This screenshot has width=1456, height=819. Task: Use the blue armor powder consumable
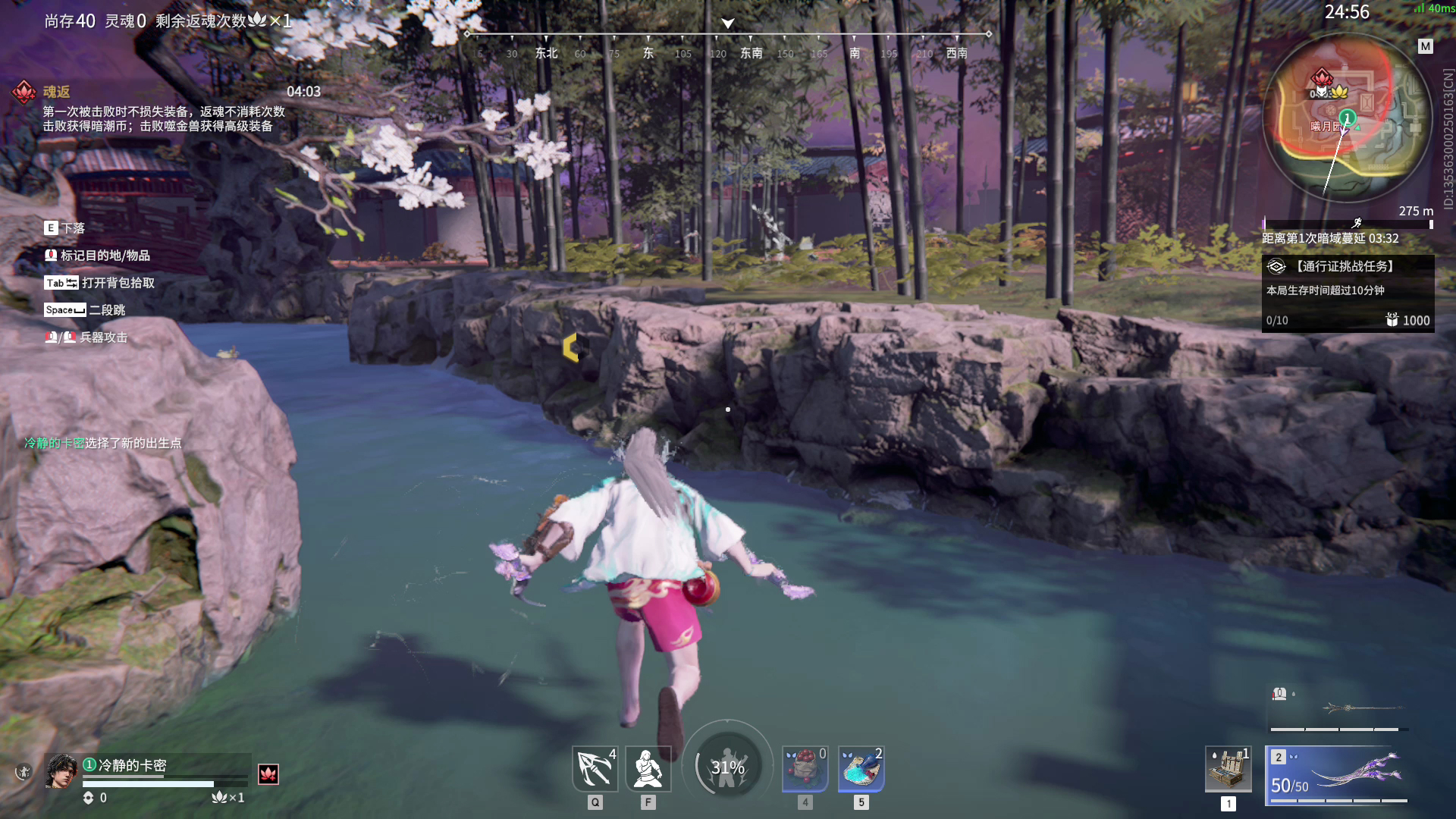[x=861, y=769]
